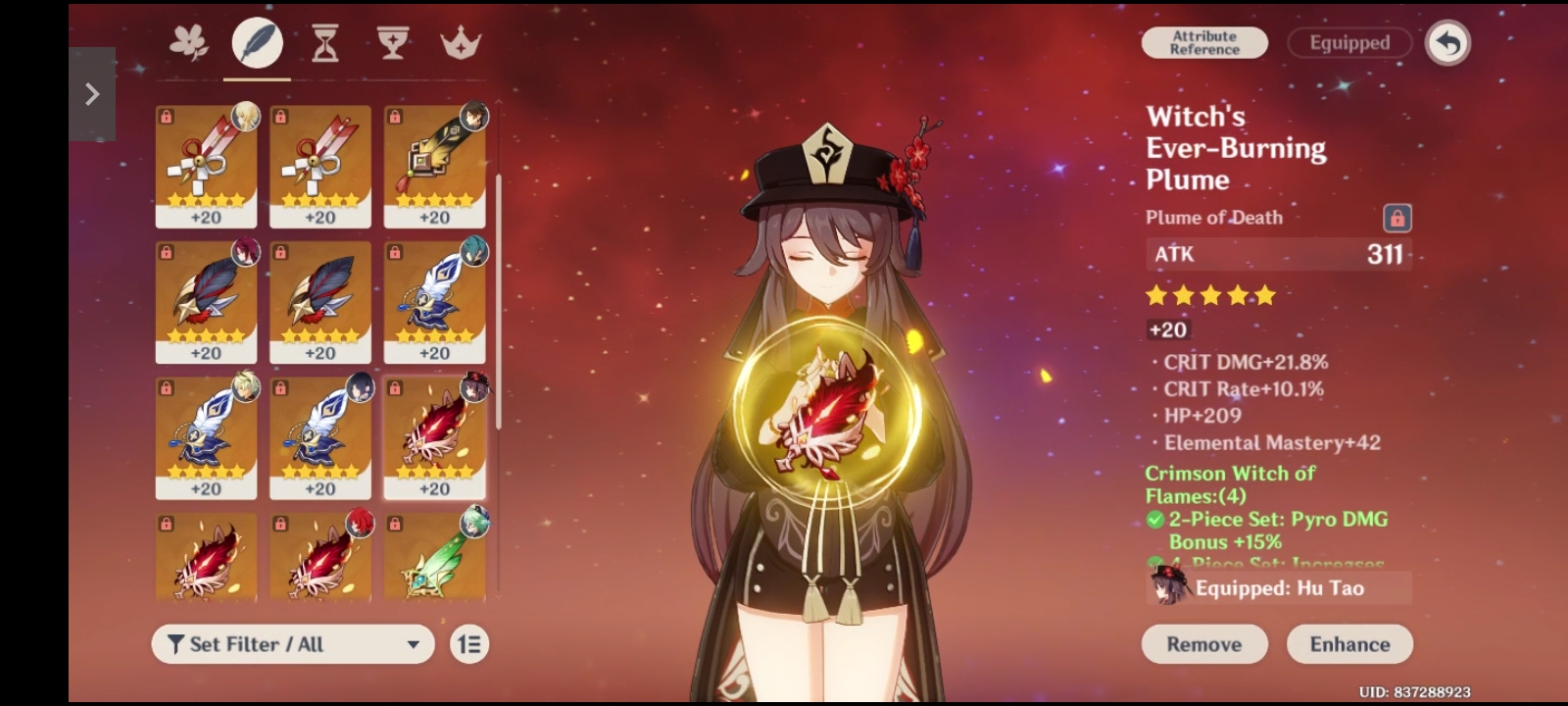Switch to the feather Plume of Death tab
This screenshot has width=1568, height=706.
tap(256, 43)
